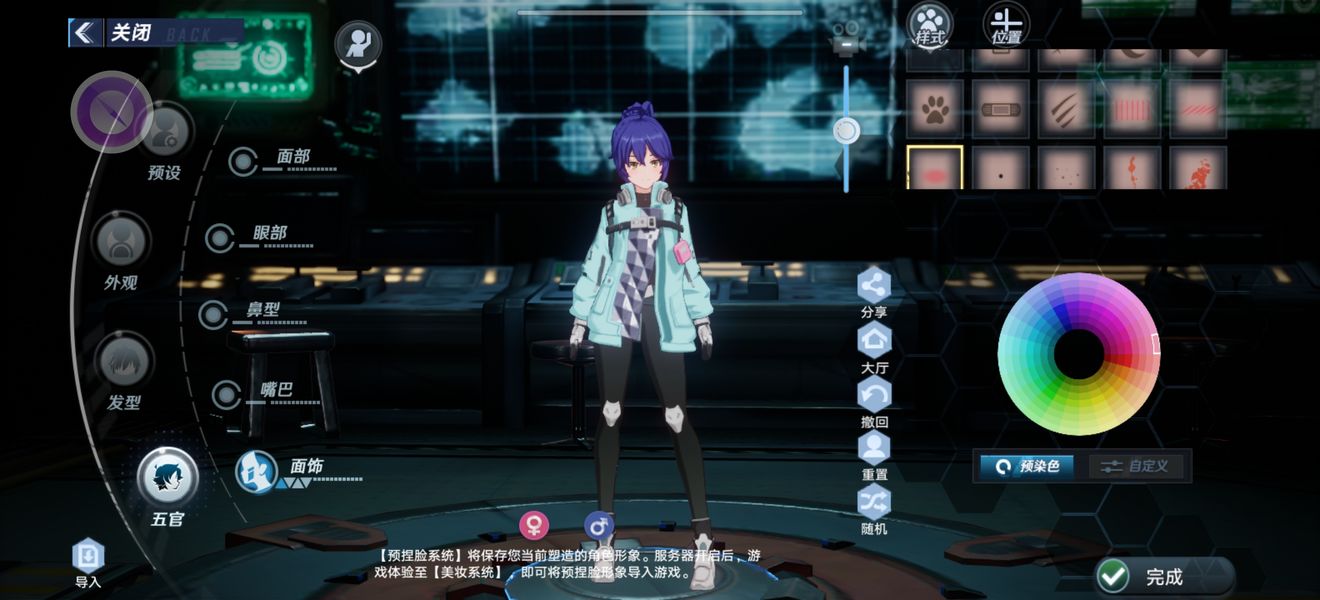Switch to the 自定义 custom color tab

click(1137, 466)
